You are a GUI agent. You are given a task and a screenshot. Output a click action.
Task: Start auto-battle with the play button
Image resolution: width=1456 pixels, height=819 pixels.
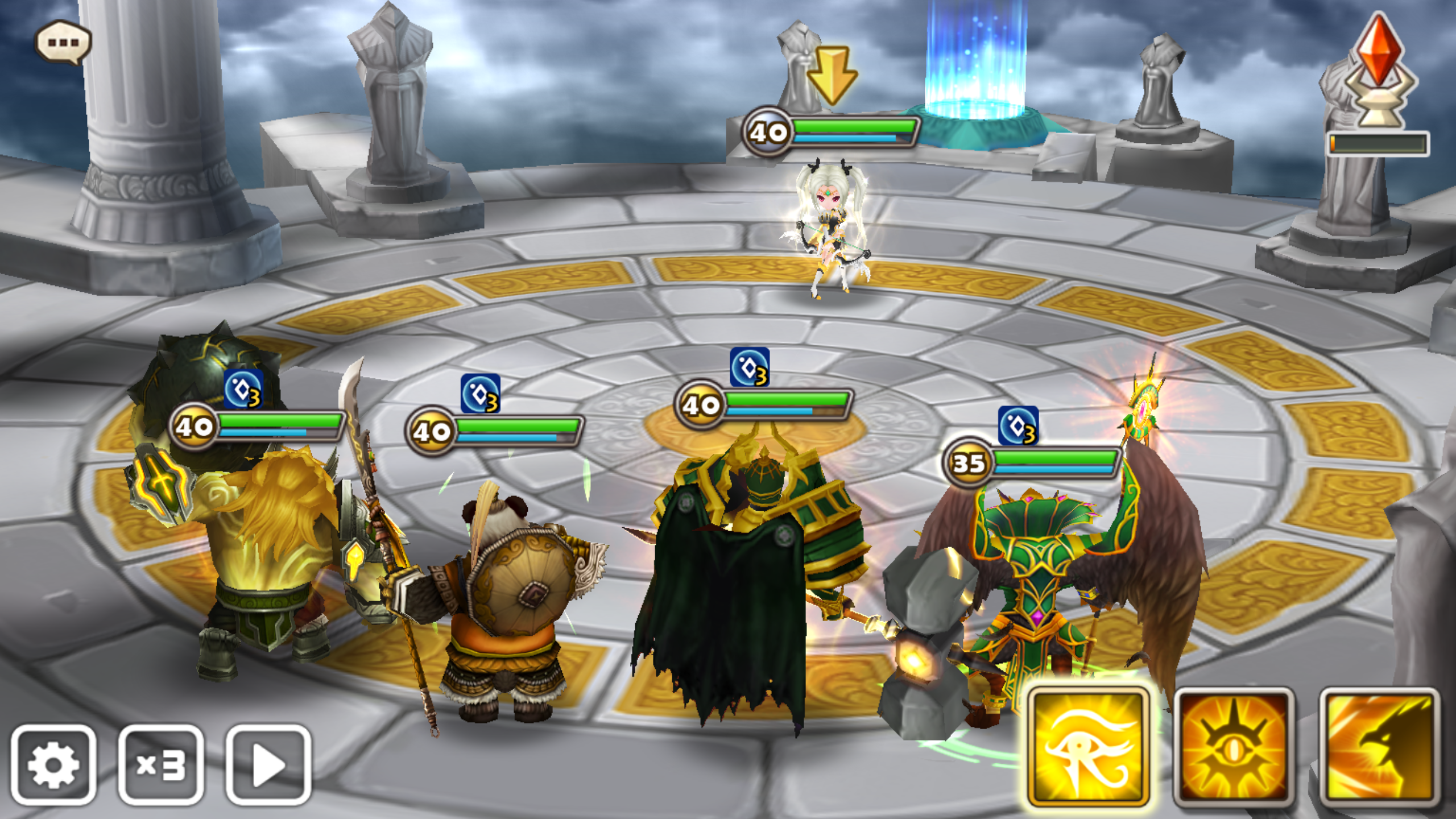click(x=268, y=764)
